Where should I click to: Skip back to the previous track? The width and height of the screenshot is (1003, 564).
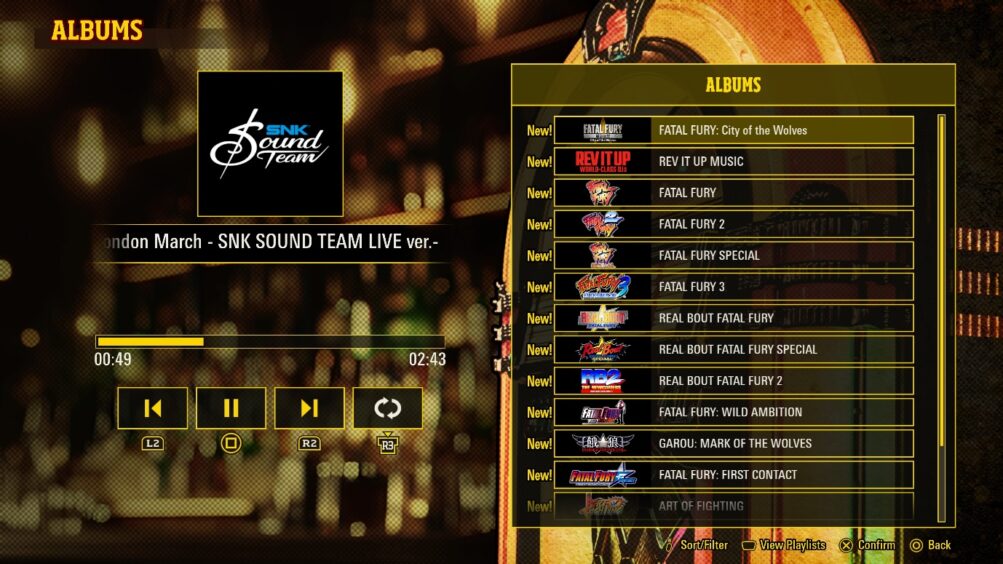152,408
